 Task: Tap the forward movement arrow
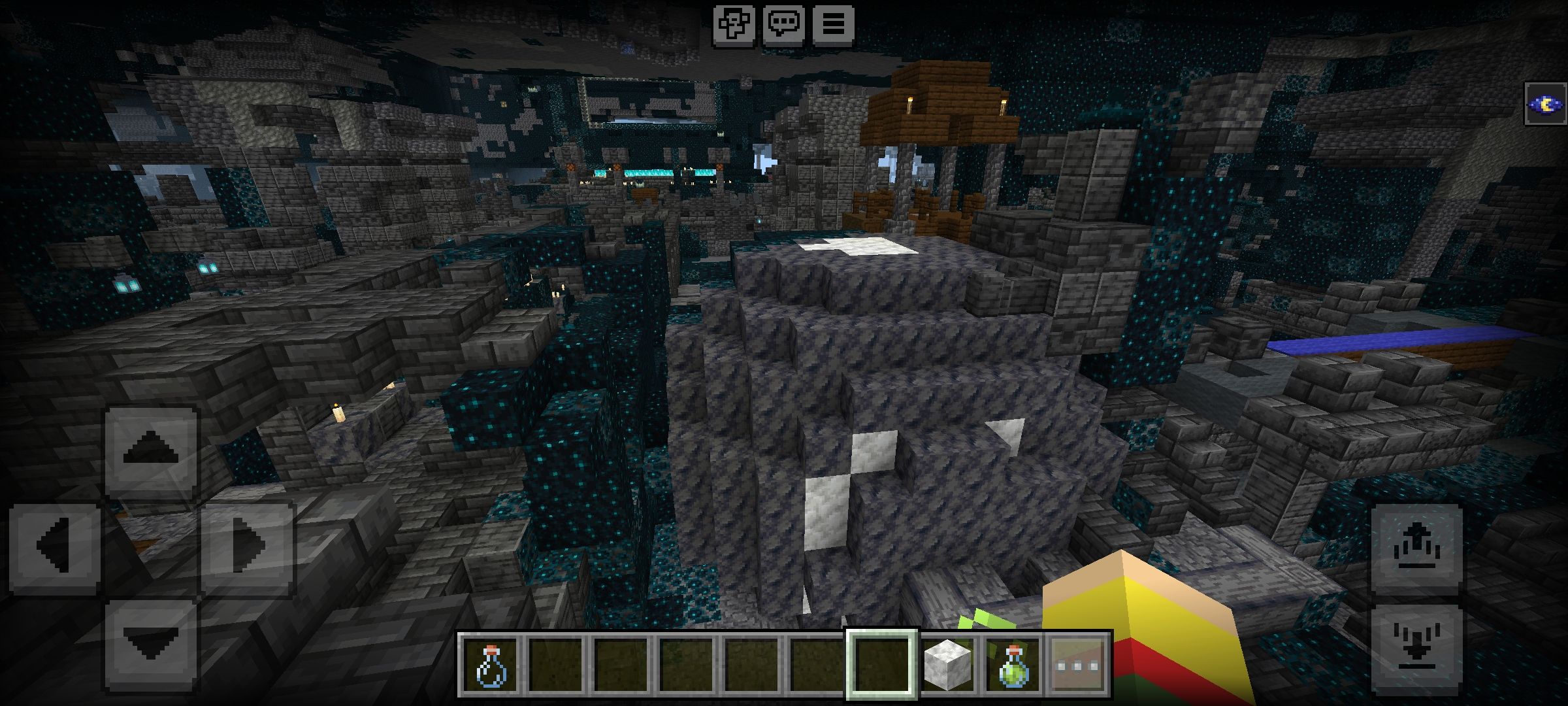(x=151, y=450)
